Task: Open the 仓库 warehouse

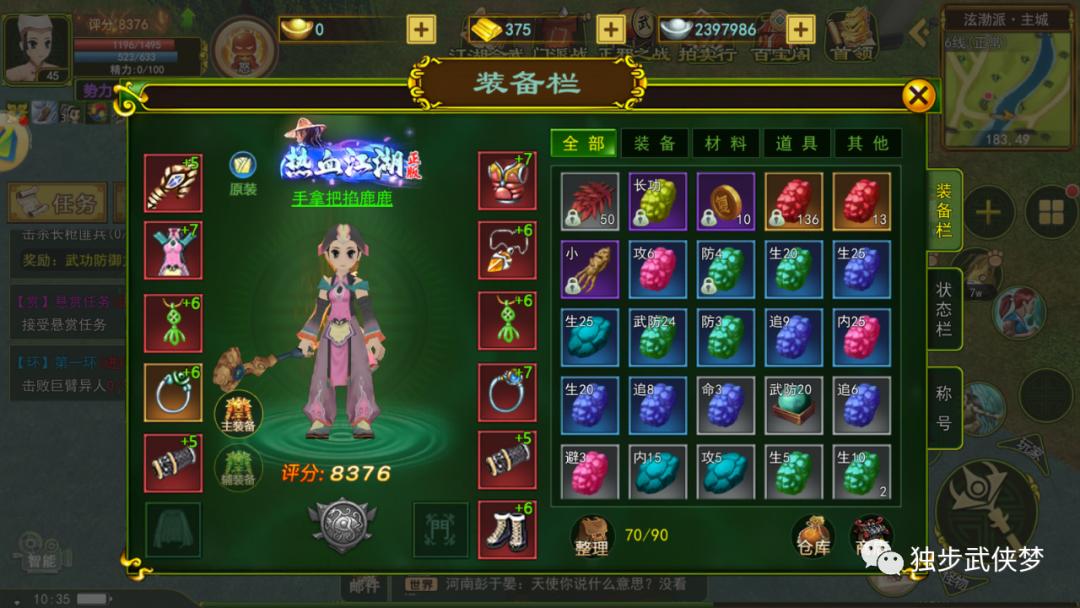Action: (x=811, y=536)
